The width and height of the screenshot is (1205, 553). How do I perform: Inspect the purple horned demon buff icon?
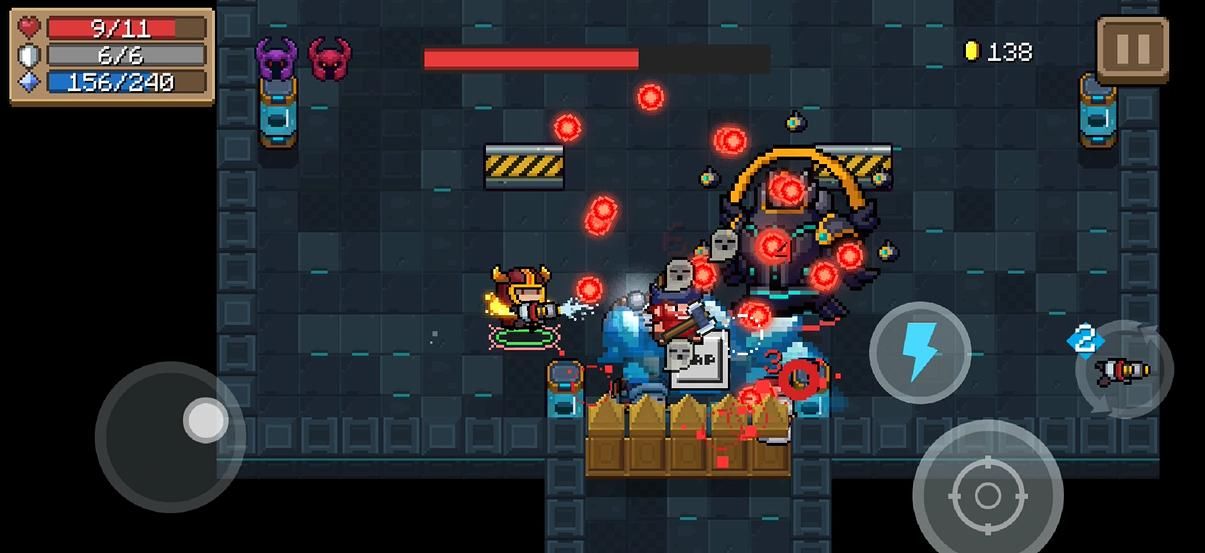coord(277,59)
